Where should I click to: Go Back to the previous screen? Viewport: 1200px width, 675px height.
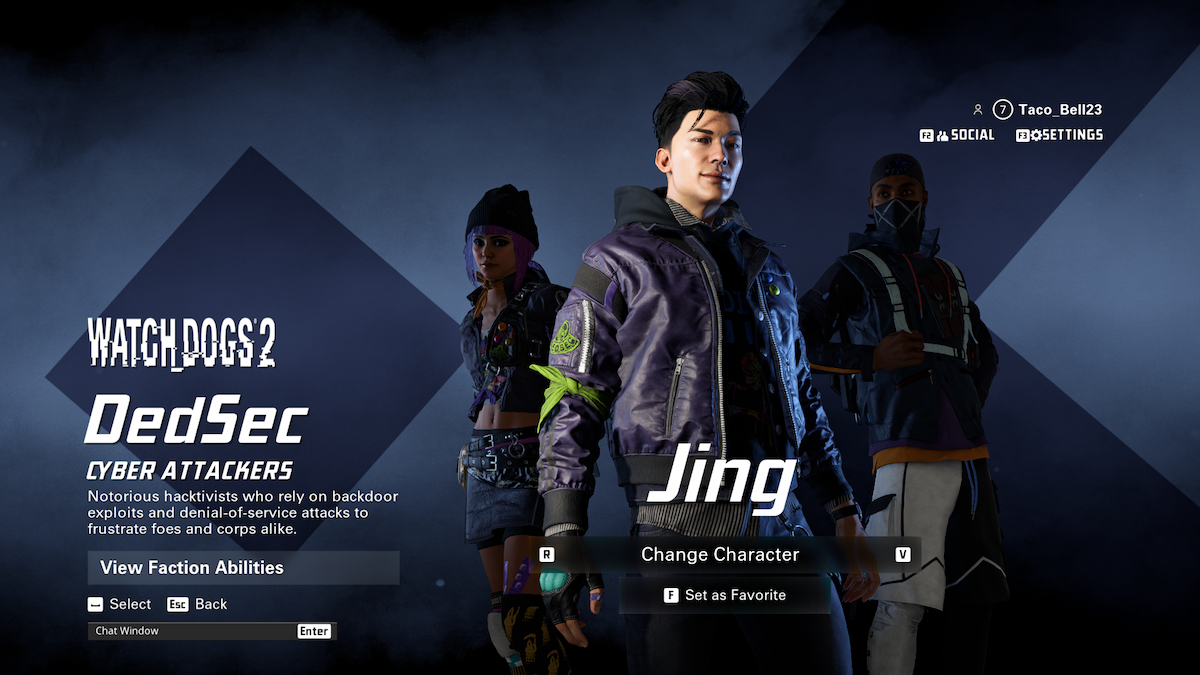pos(198,604)
